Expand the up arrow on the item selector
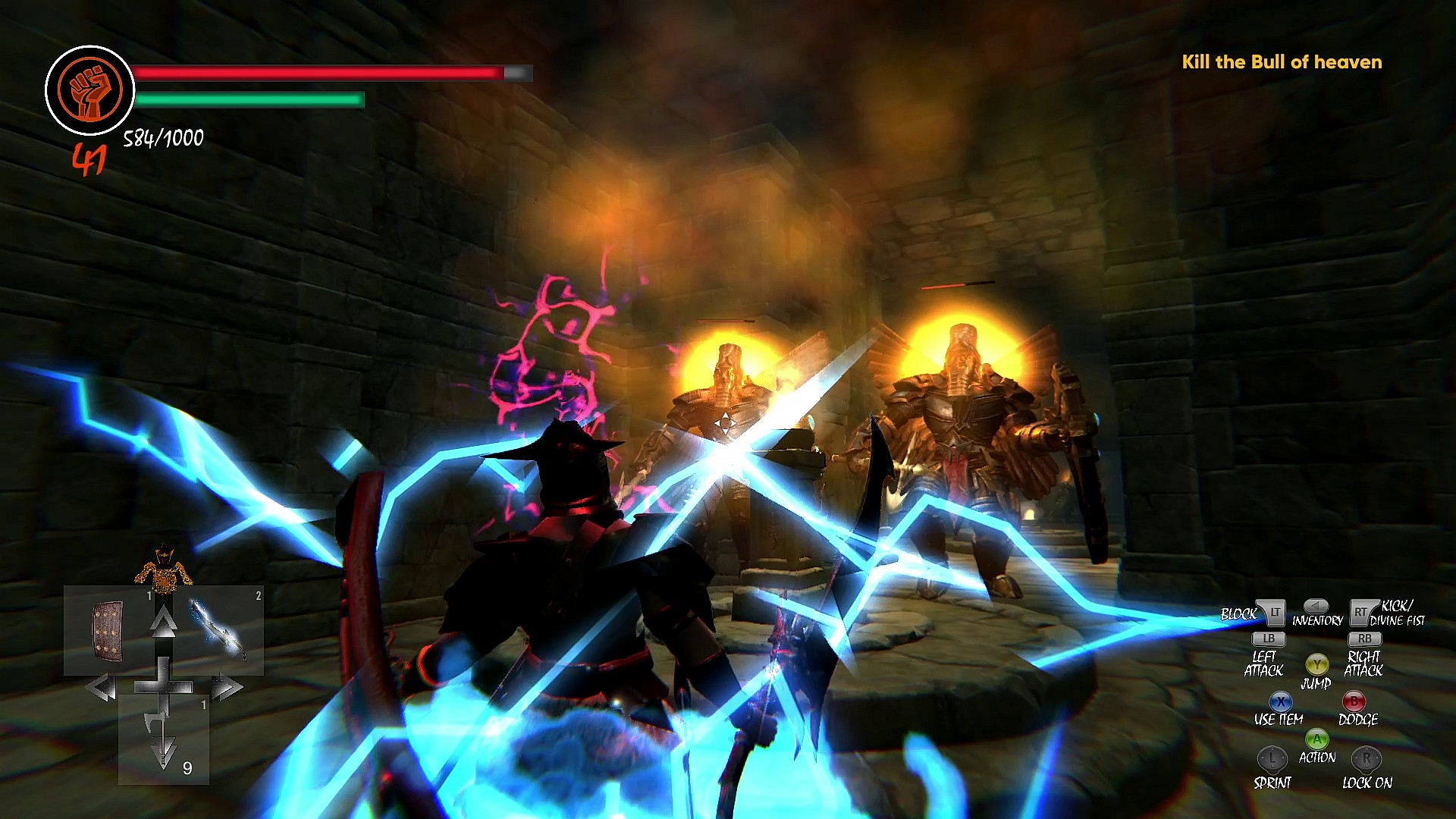The width and height of the screenshot is (1456, 819). [x=164, y=620]
